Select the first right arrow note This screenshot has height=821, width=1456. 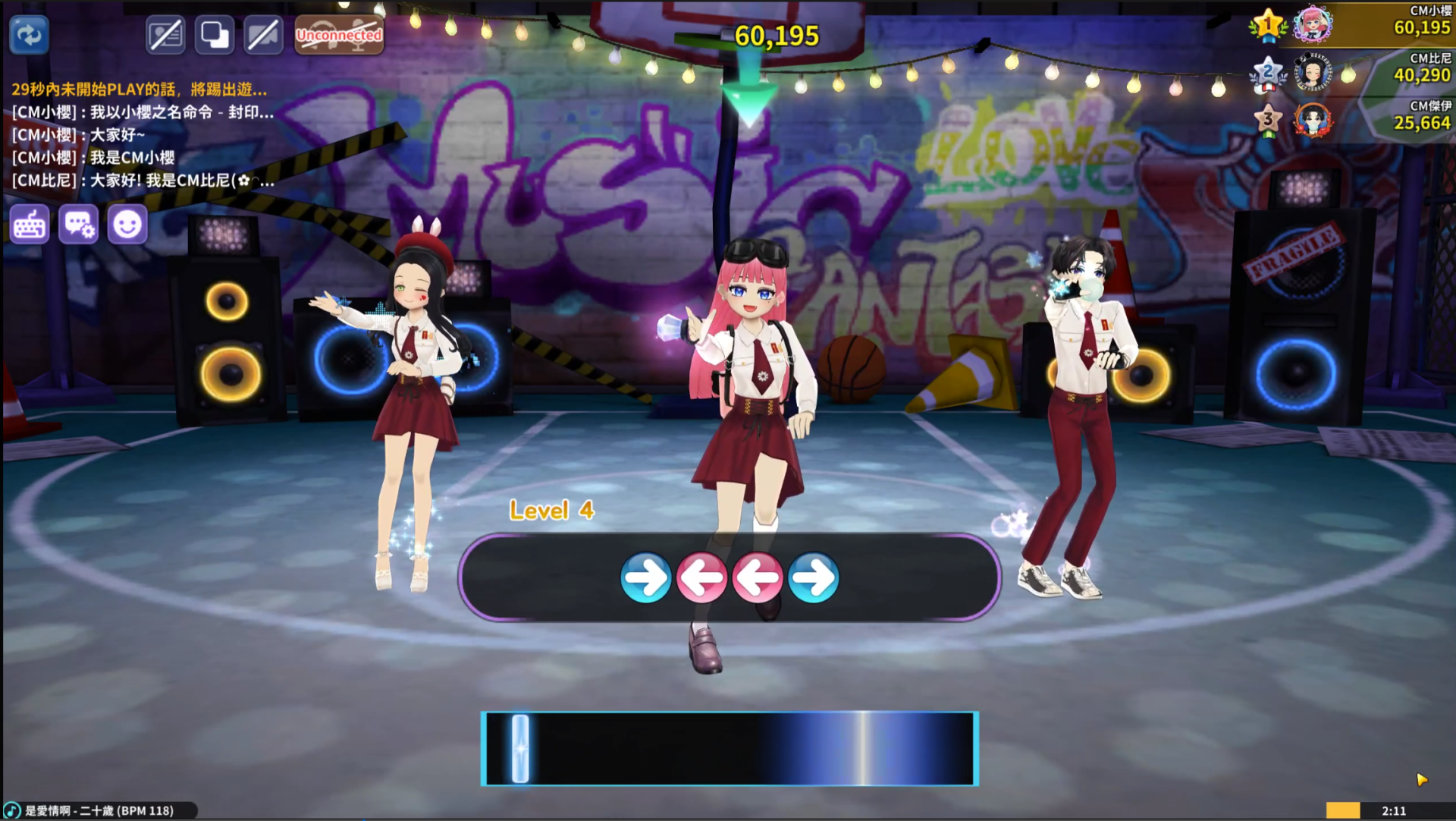[x=645, y=577]
